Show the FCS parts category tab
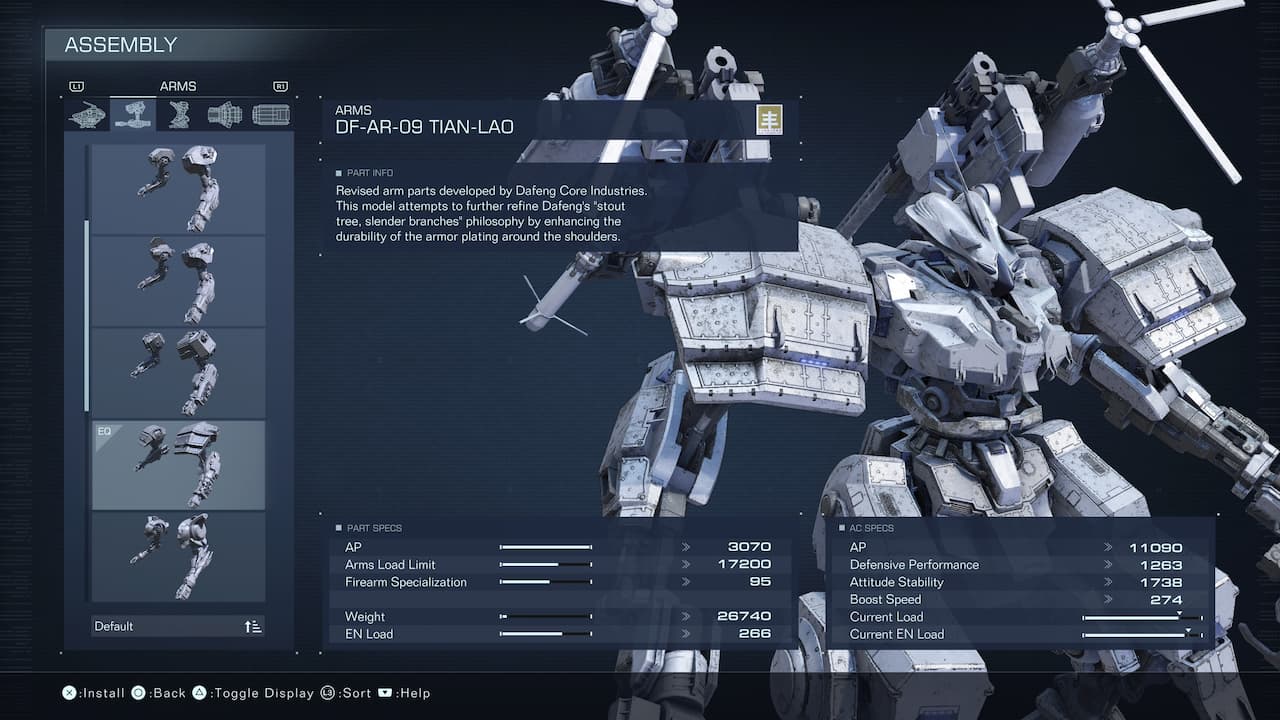Image resolution: width=1280 pixels, height=720 pixels. tap(270, 115)
